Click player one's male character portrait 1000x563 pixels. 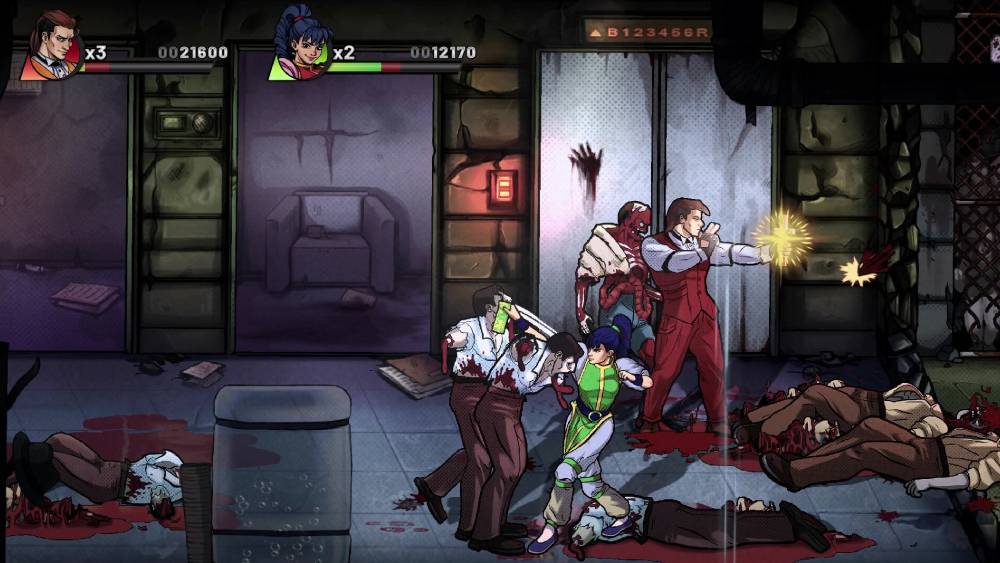[53, 47]
